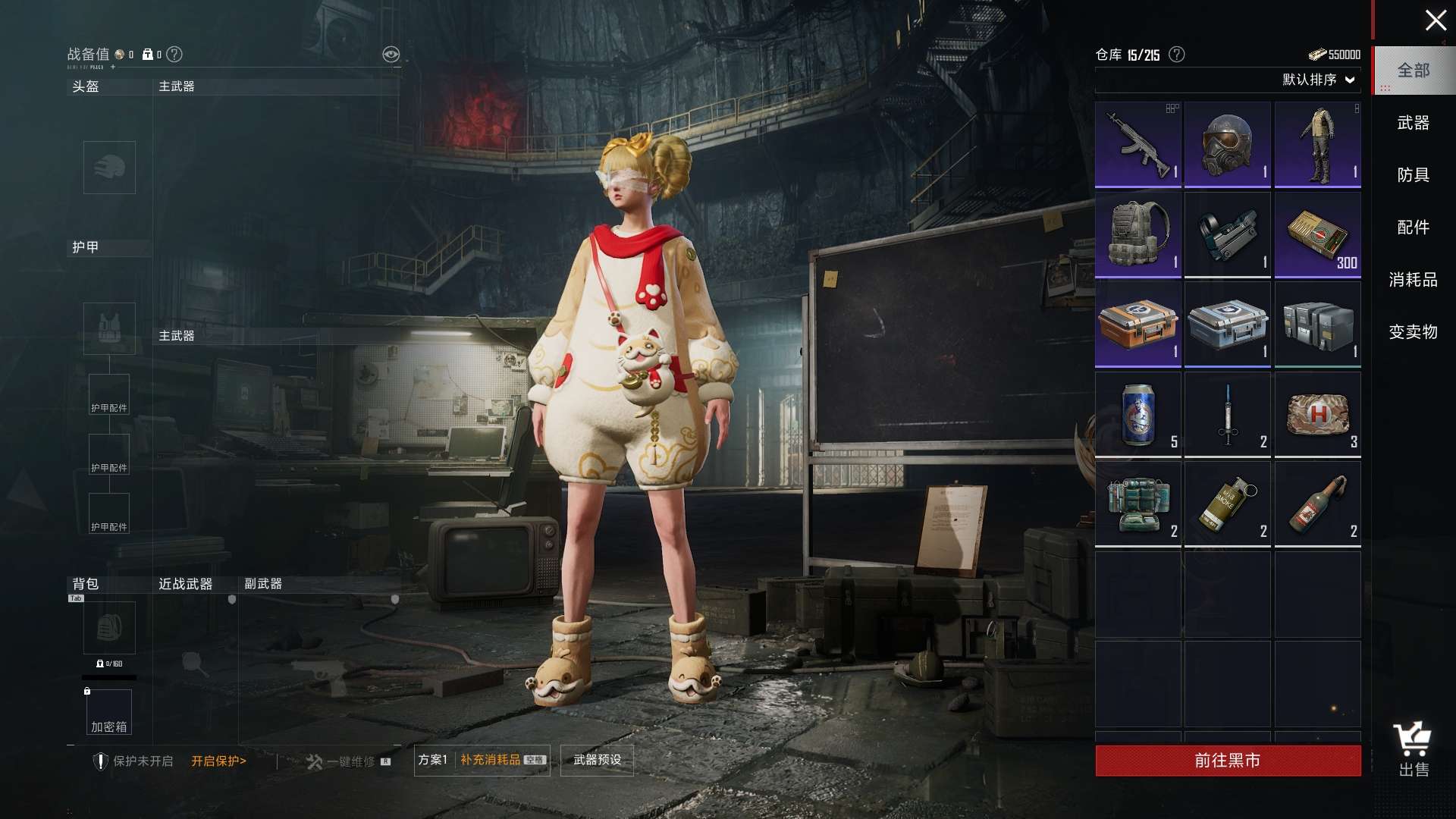Toggle the eye visibility icon

click(391, 54)
